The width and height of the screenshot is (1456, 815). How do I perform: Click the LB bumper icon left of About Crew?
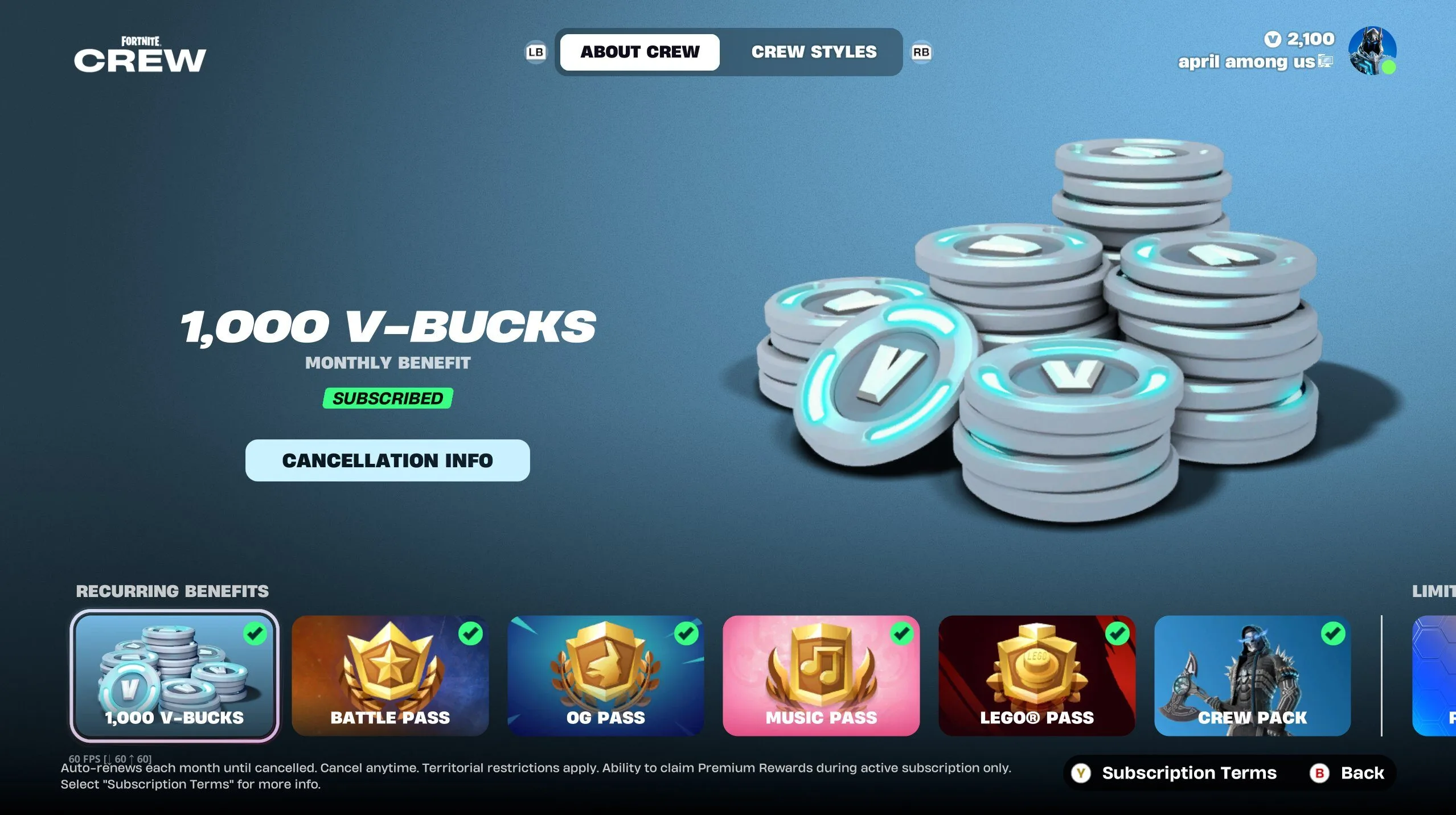pyautogui.click(x=535, y=52)
